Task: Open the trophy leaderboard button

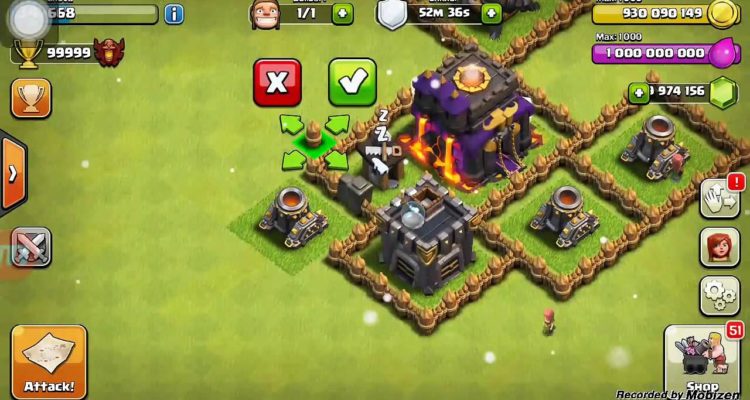Action: (x=30, y=98)
